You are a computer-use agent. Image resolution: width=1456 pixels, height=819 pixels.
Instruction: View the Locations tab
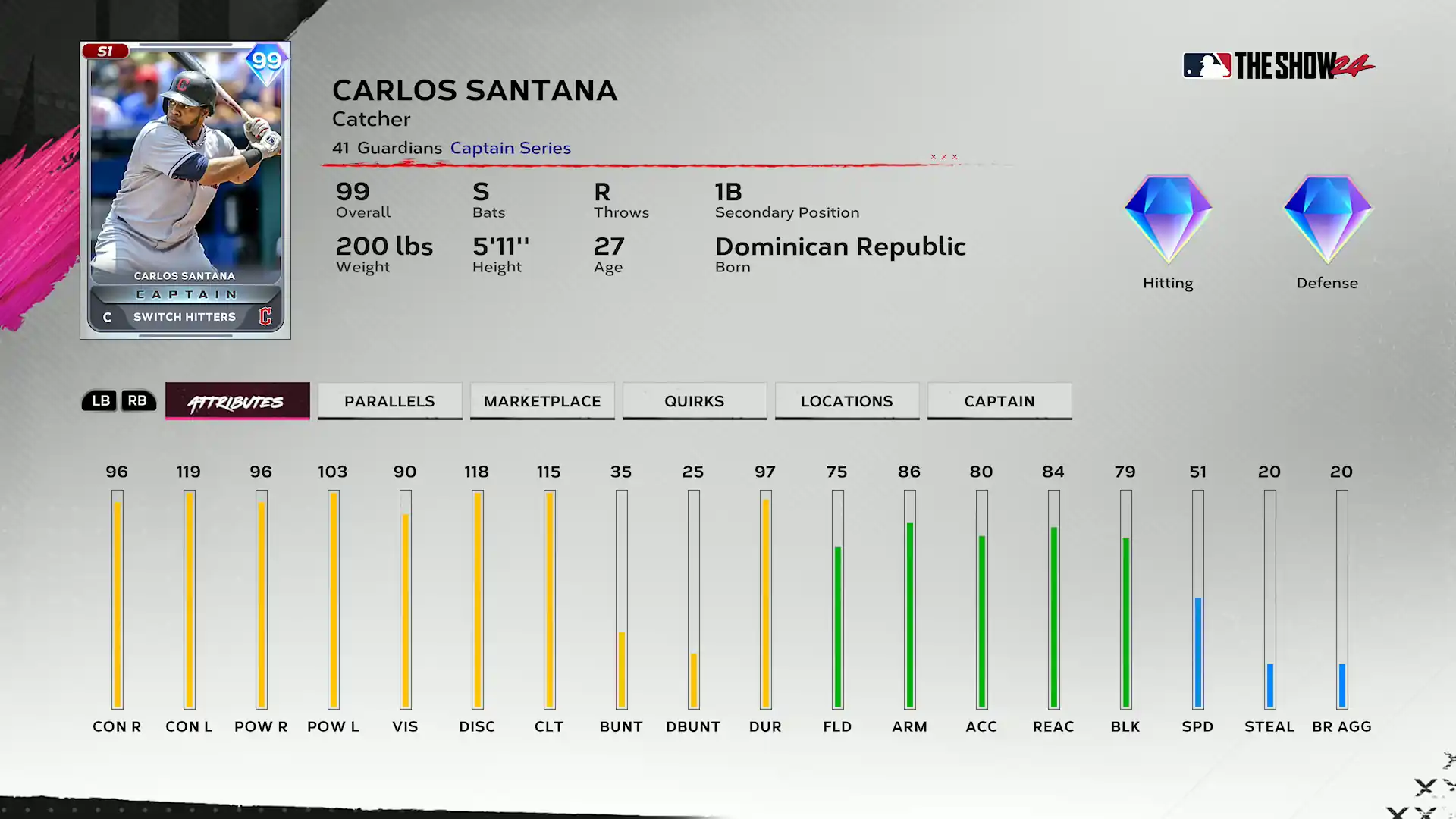coord(847,401)
